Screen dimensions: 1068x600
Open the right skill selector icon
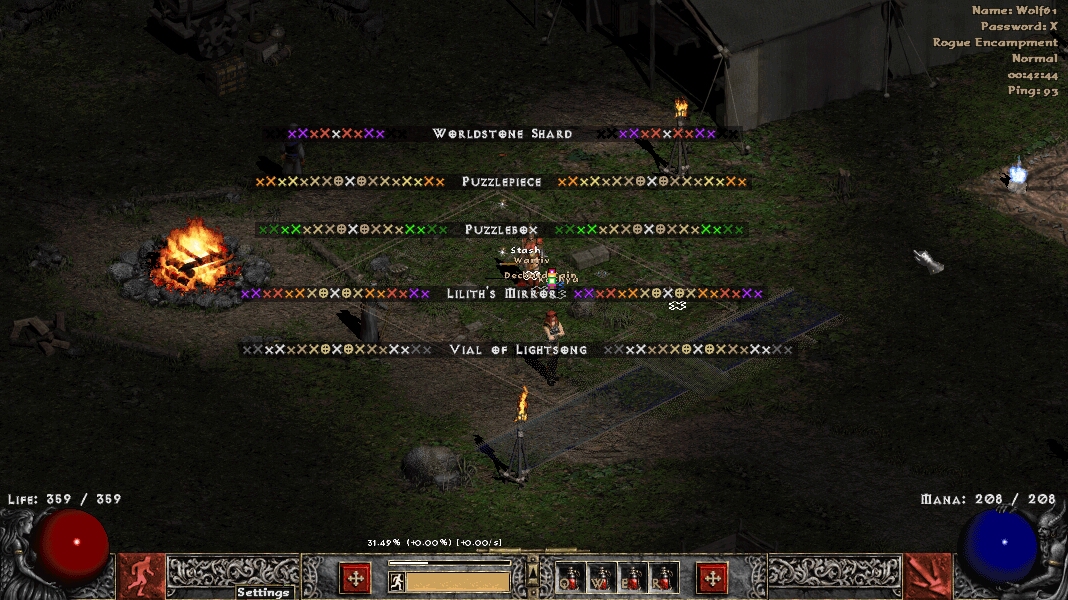tap(927, 576)
